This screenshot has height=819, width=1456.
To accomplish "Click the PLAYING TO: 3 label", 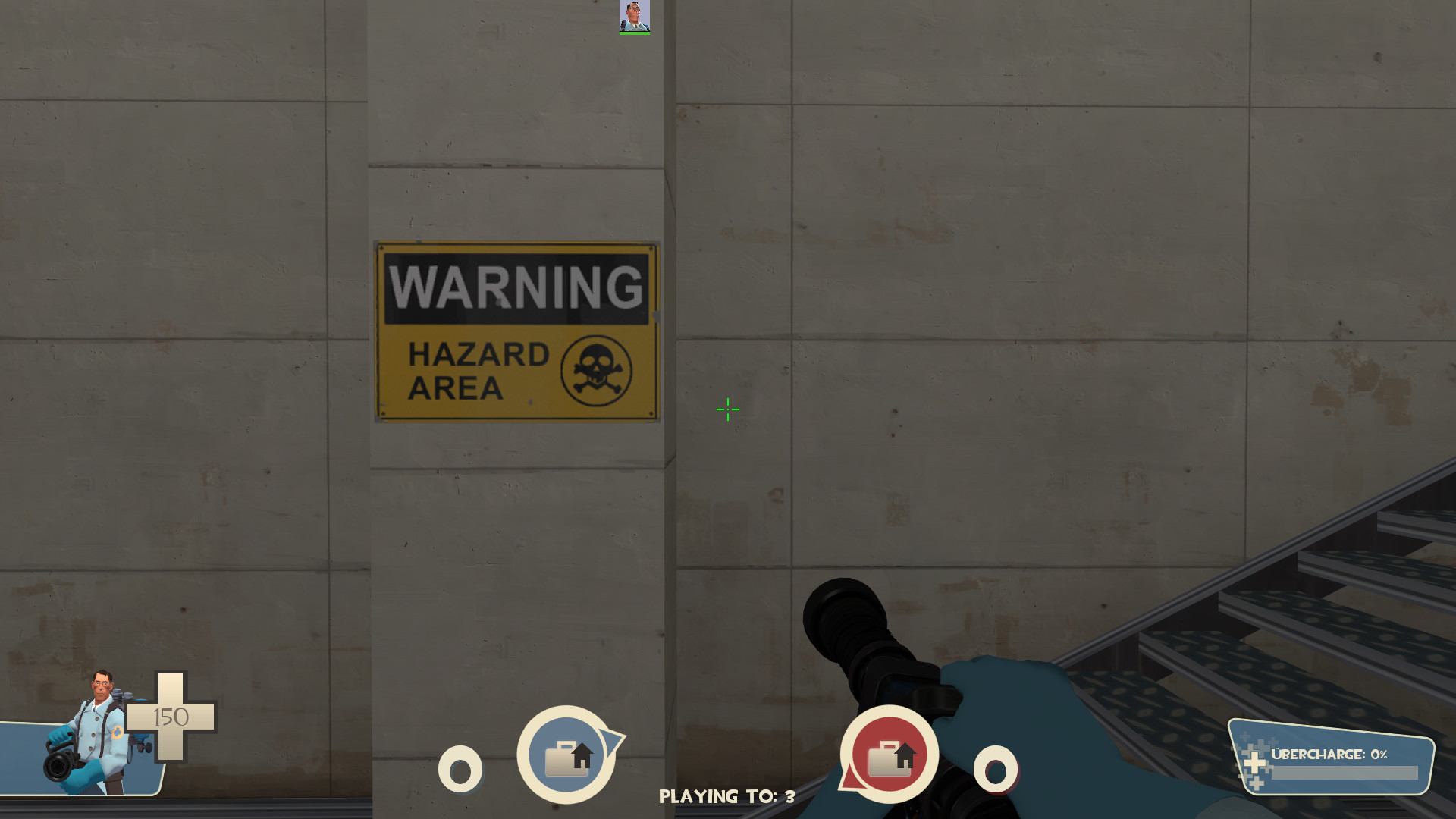I will (727, 797).
